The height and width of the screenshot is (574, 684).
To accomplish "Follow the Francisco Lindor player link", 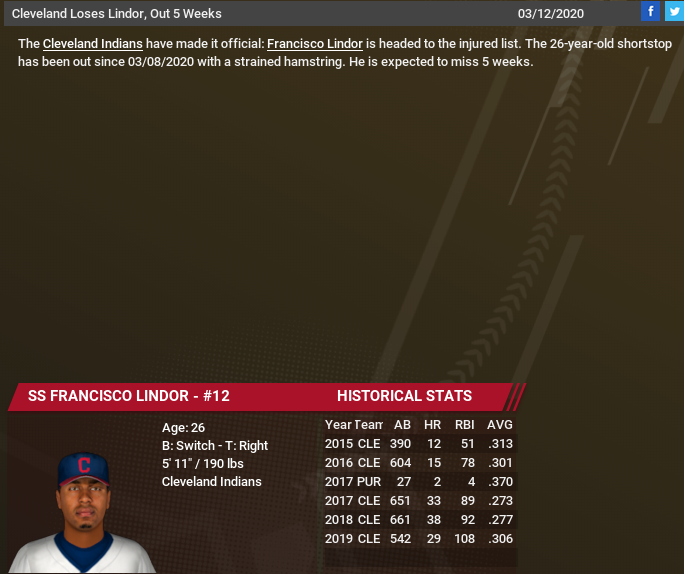I will pos(314,45).
